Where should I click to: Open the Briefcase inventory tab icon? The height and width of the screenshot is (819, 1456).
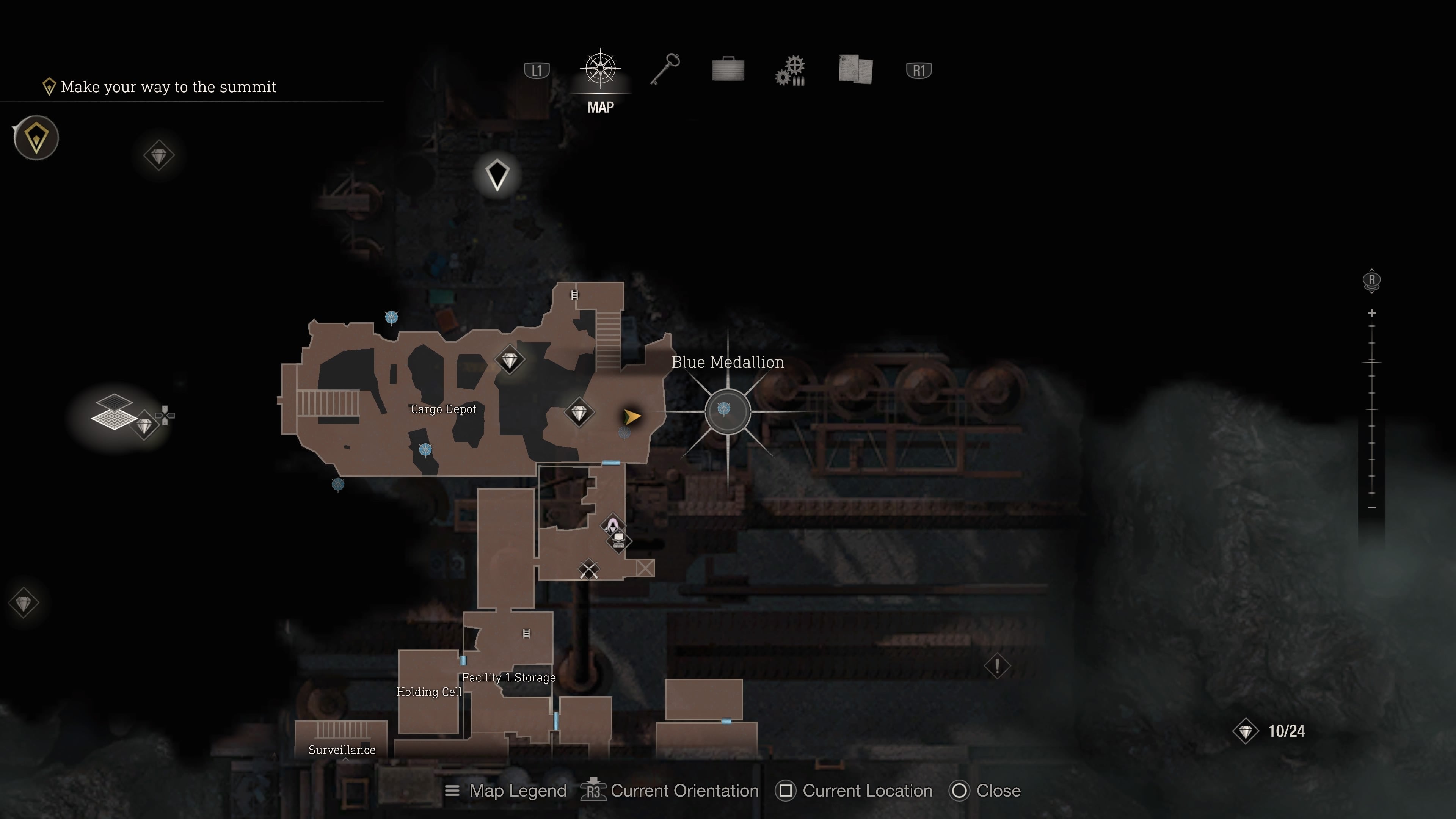728,69
